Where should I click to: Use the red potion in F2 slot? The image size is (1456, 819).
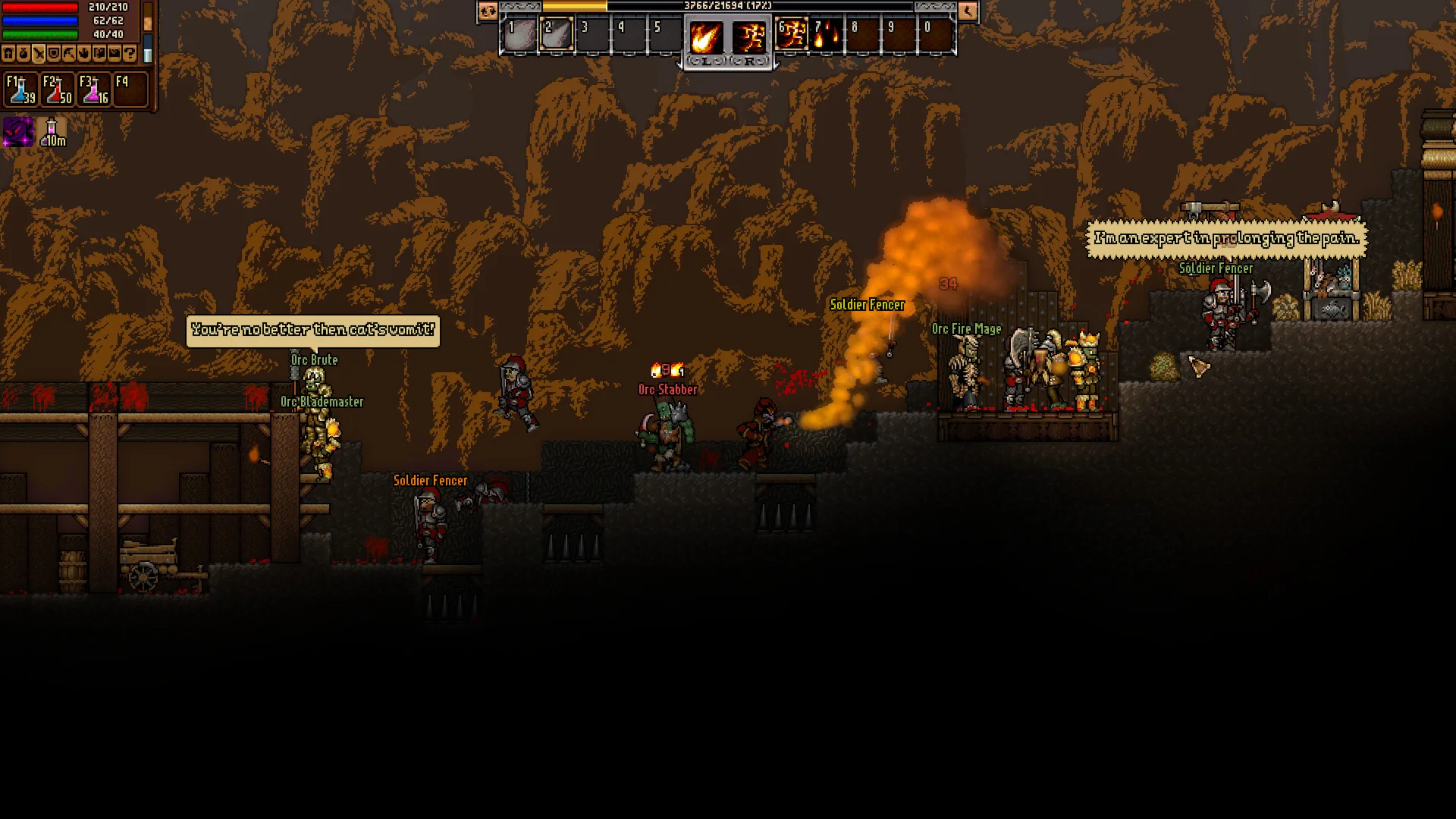(x=58, y=89)
